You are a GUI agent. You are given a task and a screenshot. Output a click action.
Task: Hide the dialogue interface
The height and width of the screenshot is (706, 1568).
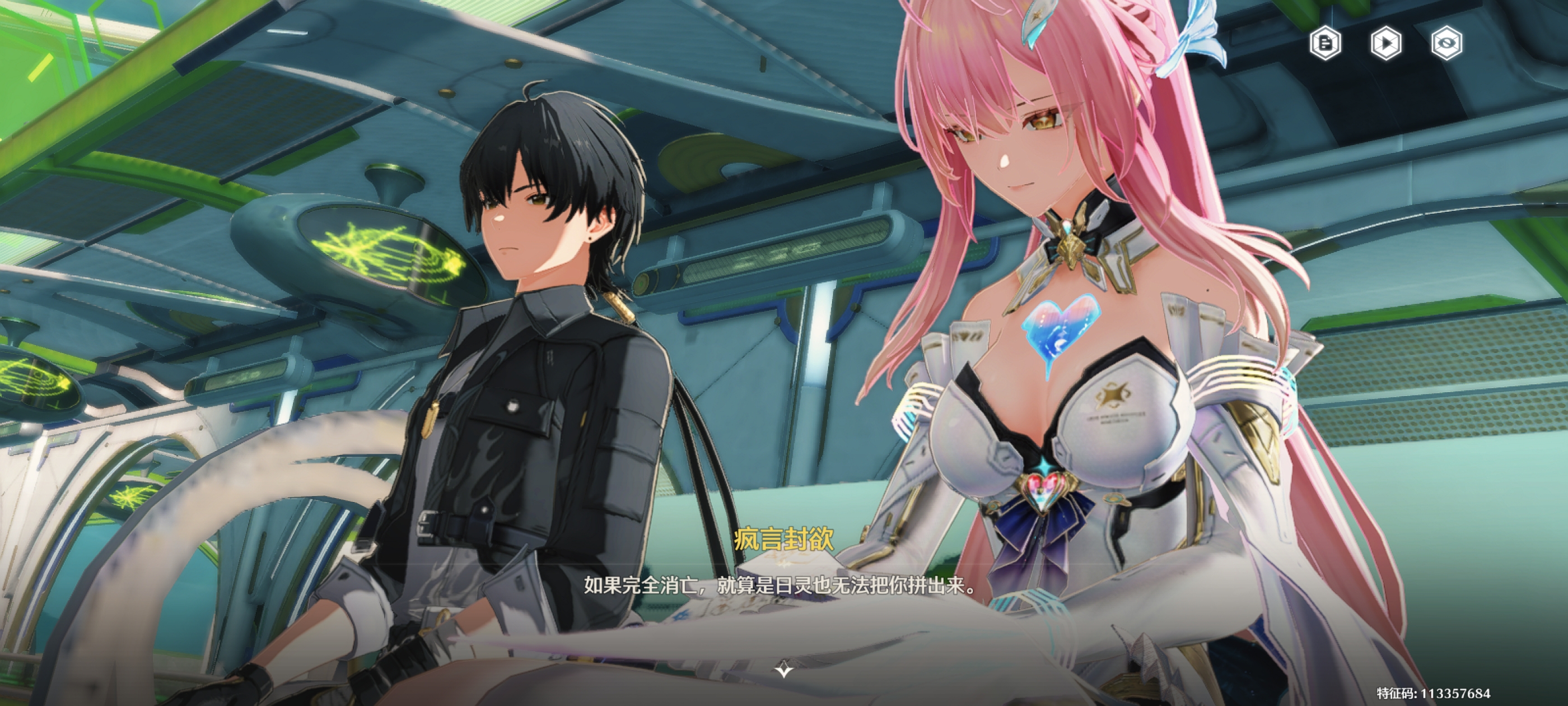click(x=1446, y=43)
